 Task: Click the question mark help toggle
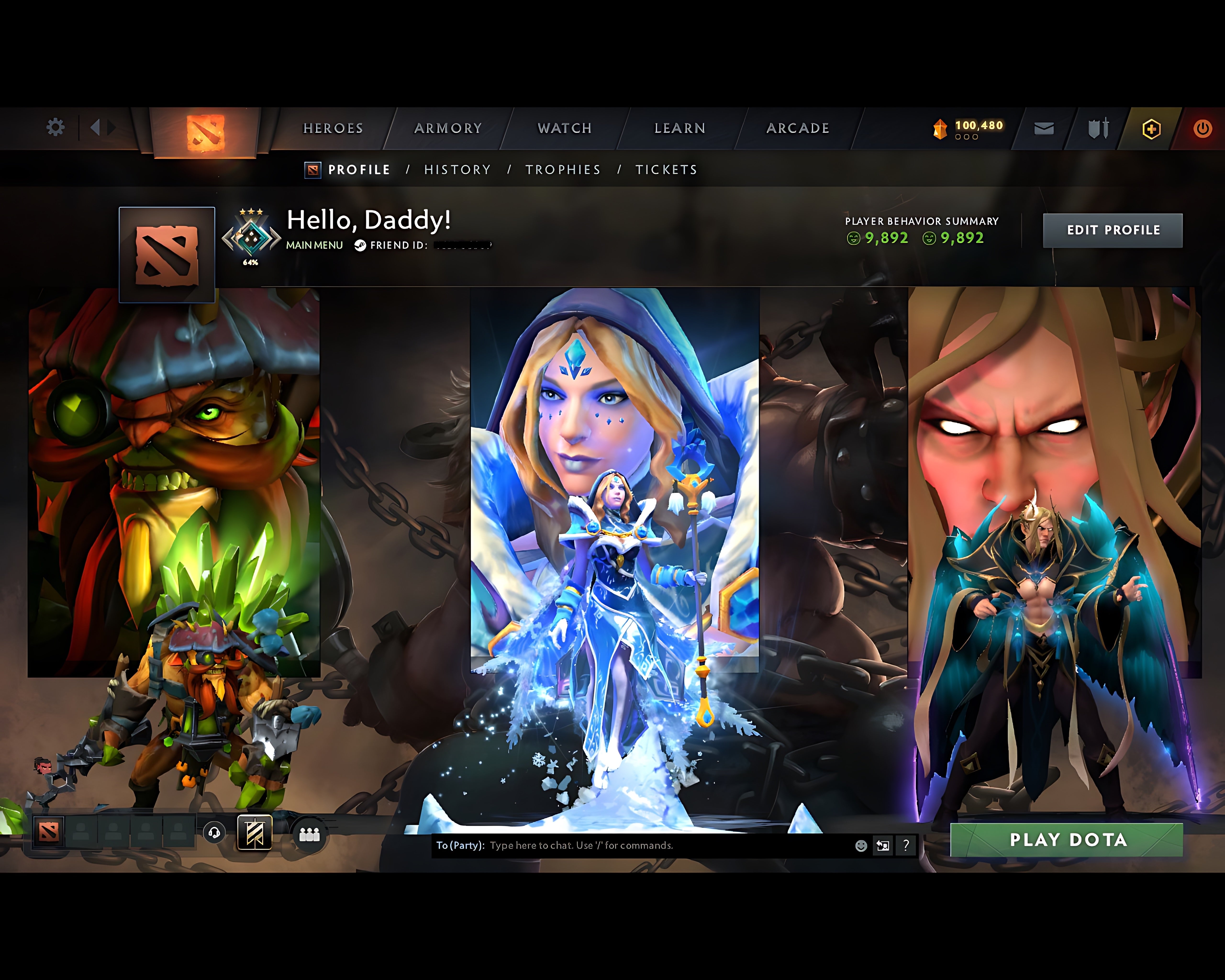(906, 846)
